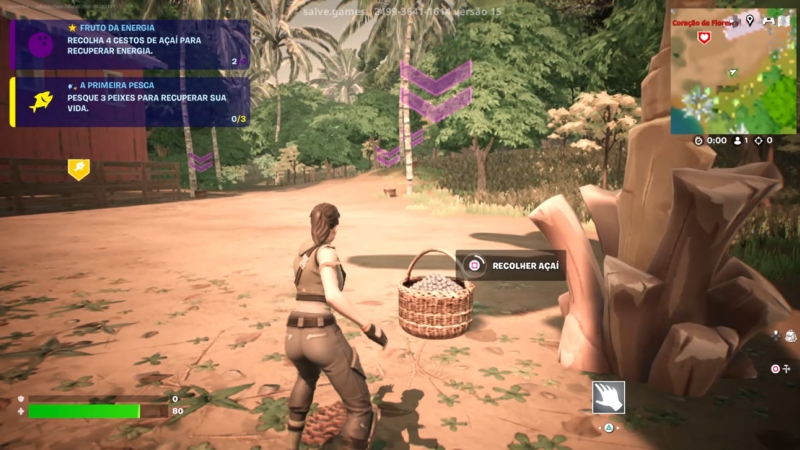
Task: Click the Recolher Açaí interaction prompt
Action: coord(510,265)
